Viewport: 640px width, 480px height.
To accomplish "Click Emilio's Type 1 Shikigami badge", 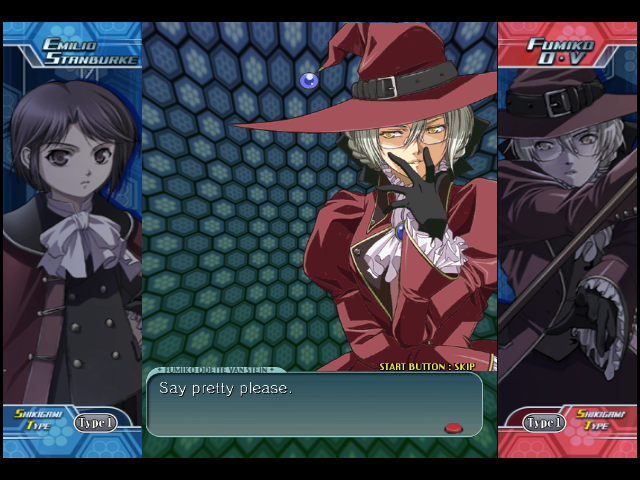I will pos(95,423).
